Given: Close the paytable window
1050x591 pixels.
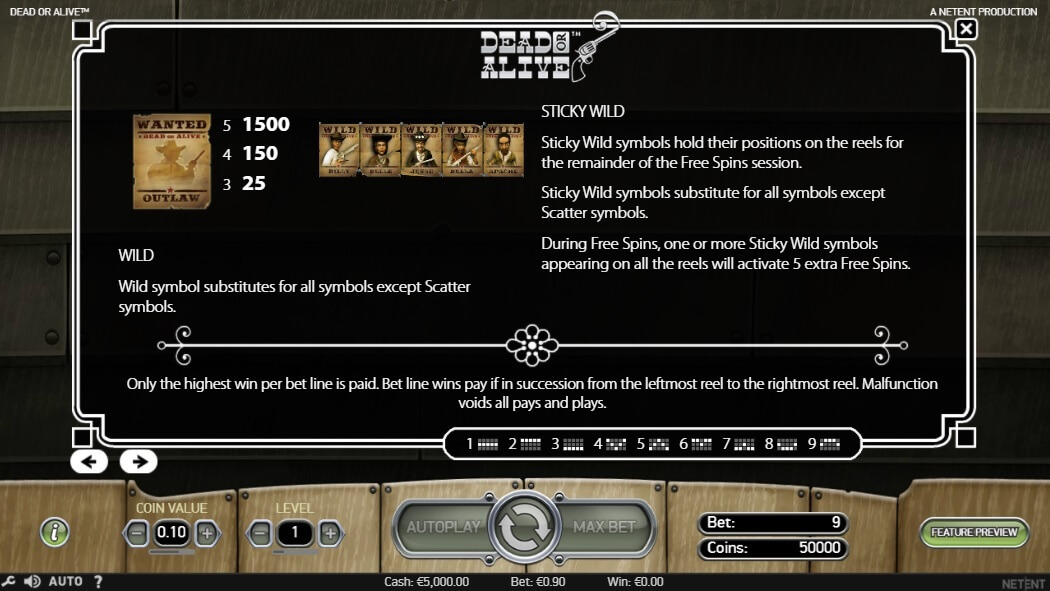Looking at the screenshot, I should point(966,29).
